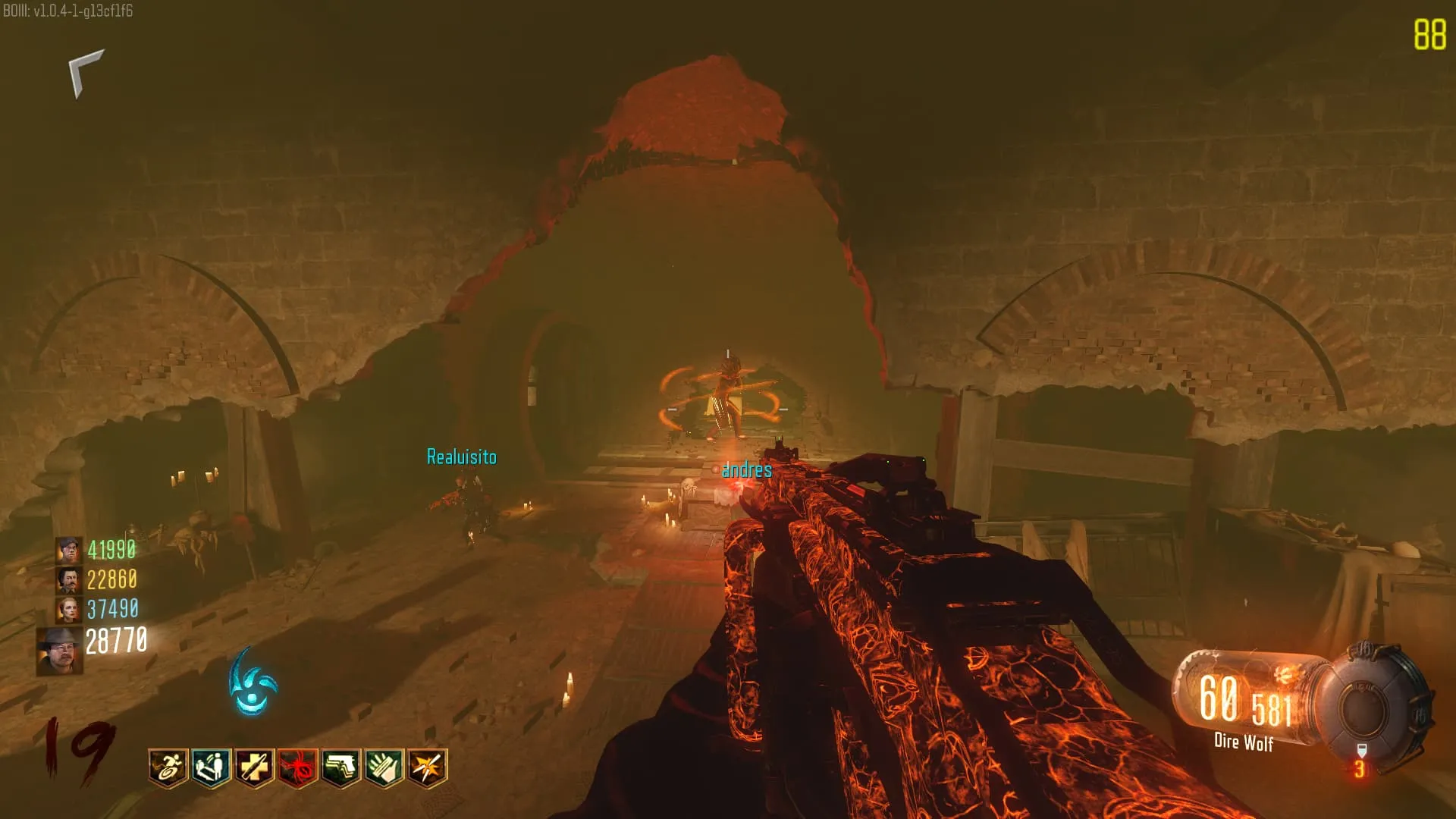
Task: Click the orange explosion bullets perk icon
Action: (427, 767)
